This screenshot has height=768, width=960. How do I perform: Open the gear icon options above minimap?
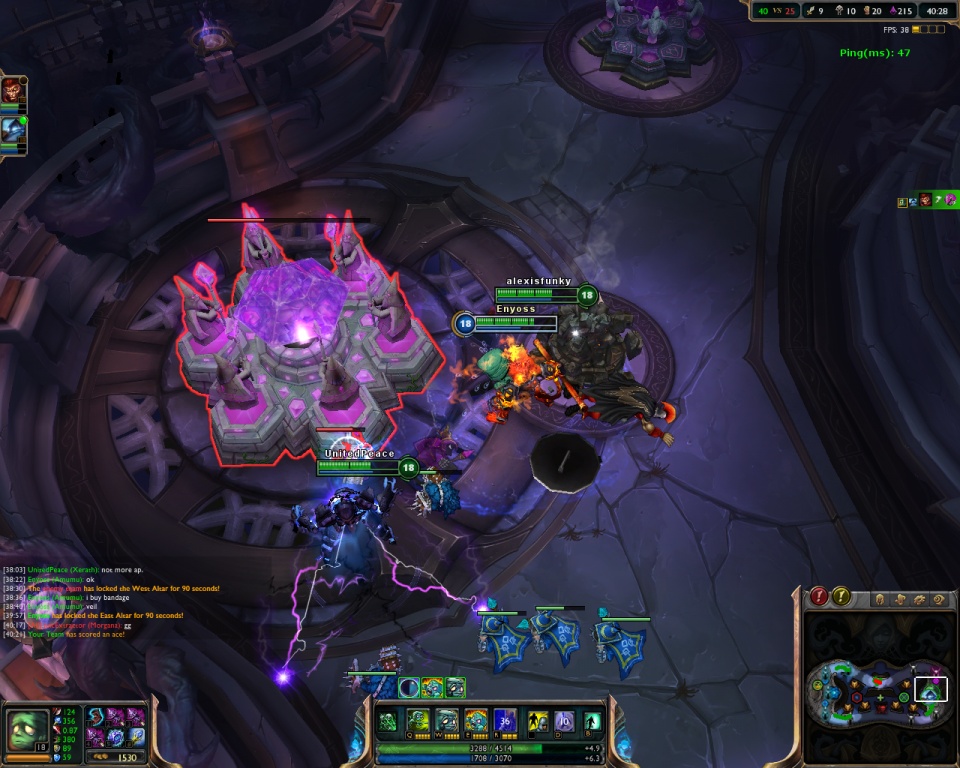[919, 600]
